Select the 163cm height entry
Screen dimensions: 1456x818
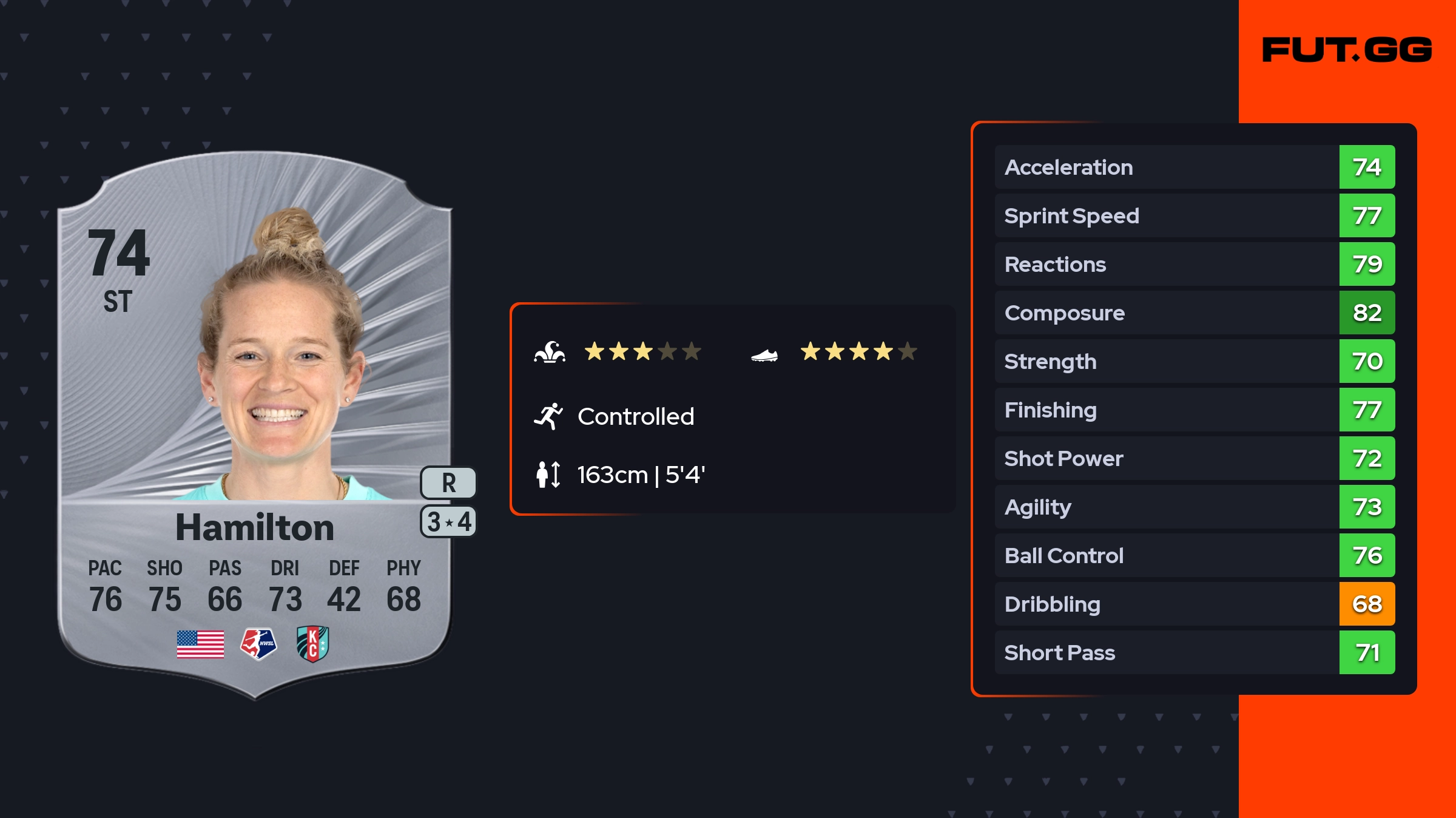click(x=640, y=475)
